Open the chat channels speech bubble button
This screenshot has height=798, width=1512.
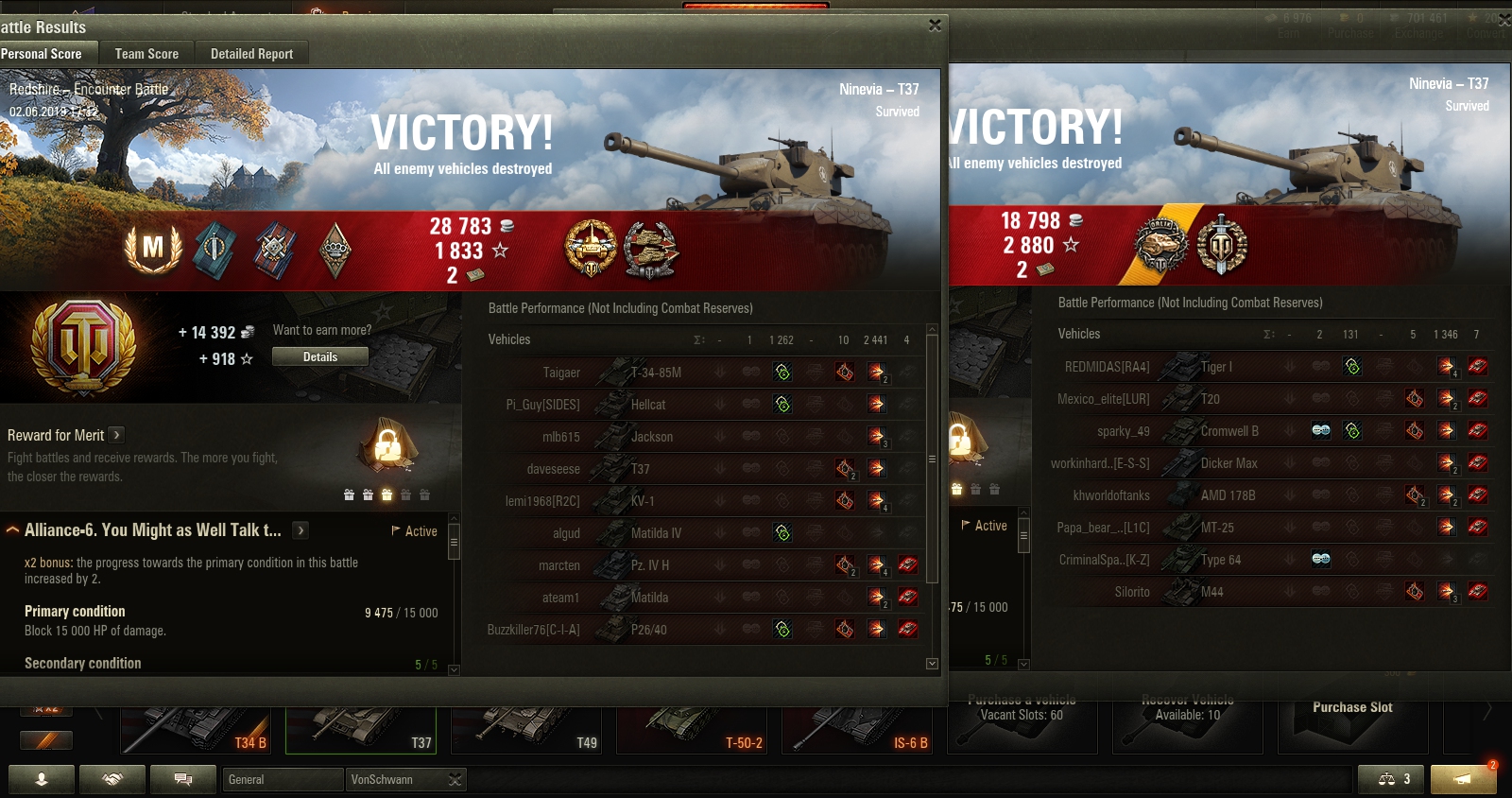click(x=183, y=779)
